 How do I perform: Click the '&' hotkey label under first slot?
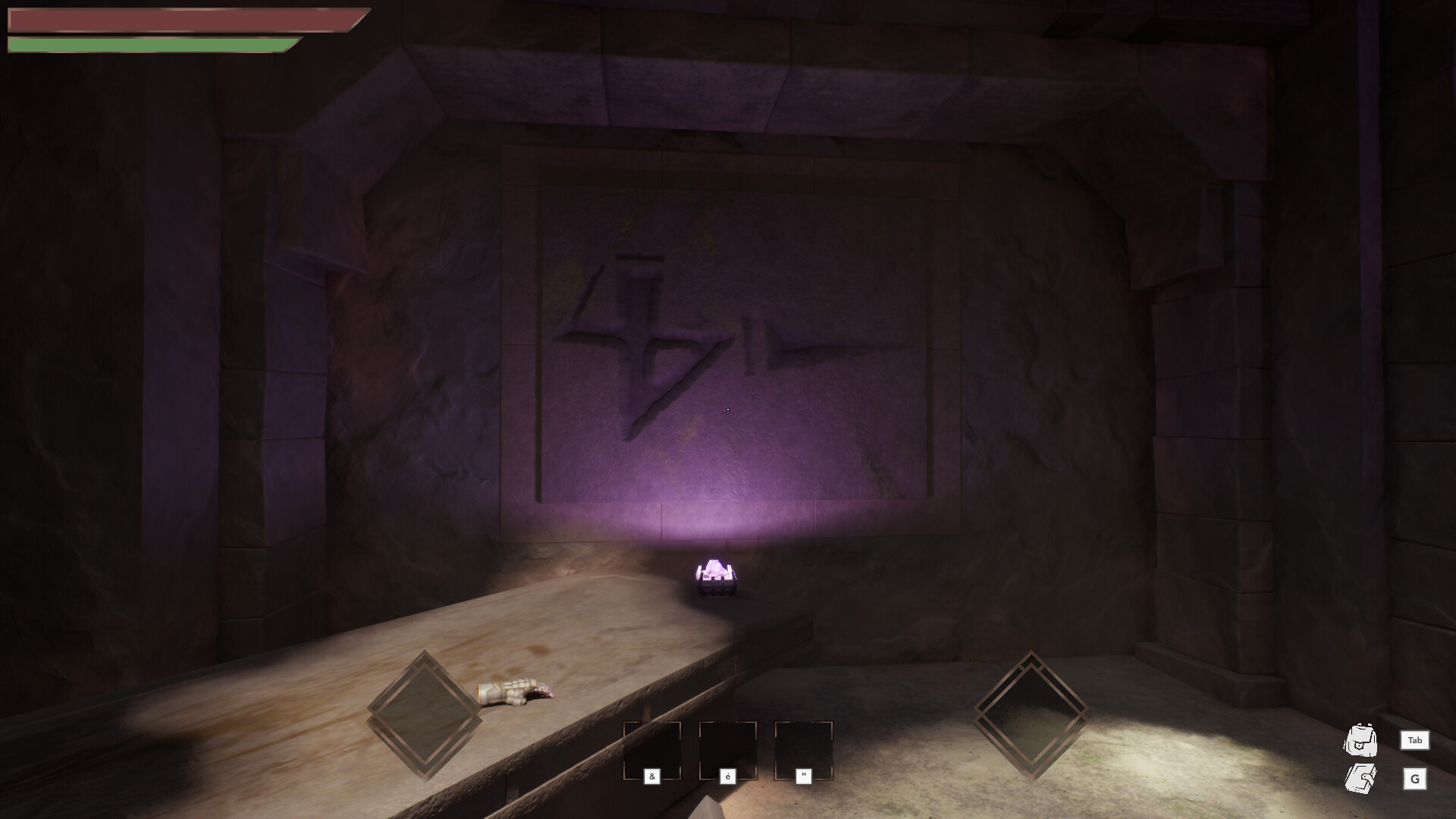(x=652, y=776)
